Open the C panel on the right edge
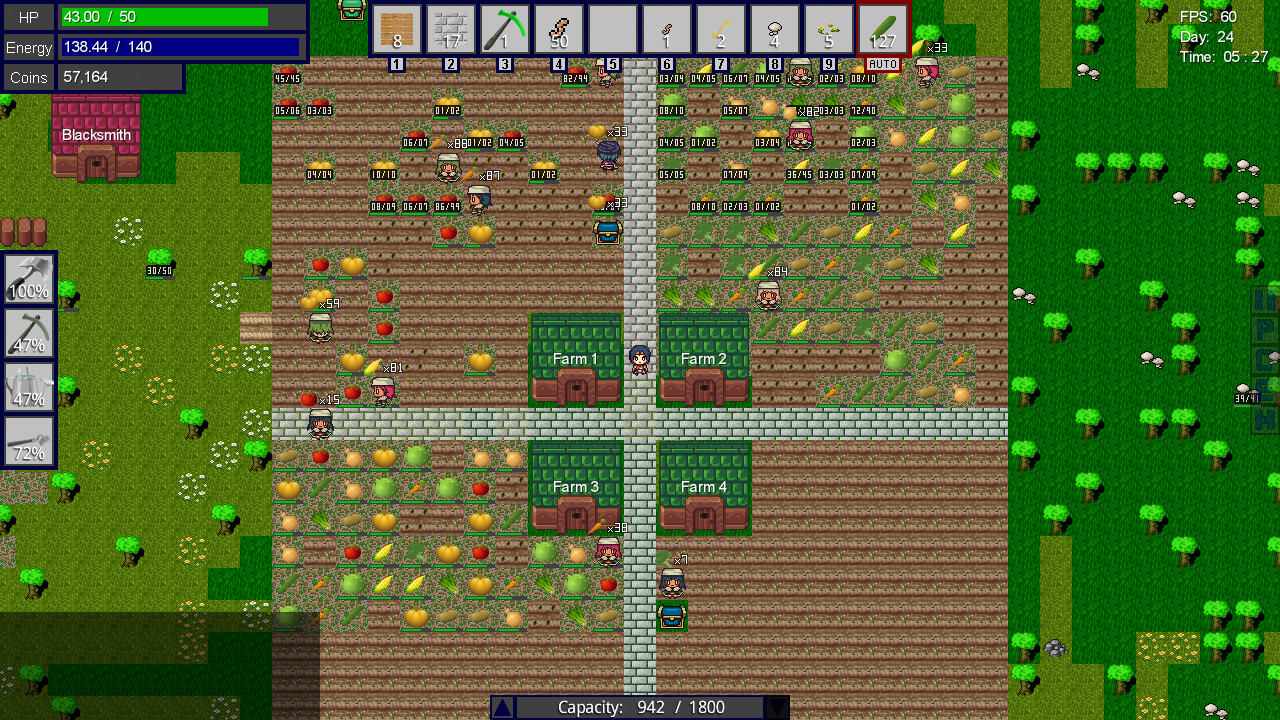Viewport: 1280px width, 720px height. pos(1264,360)
